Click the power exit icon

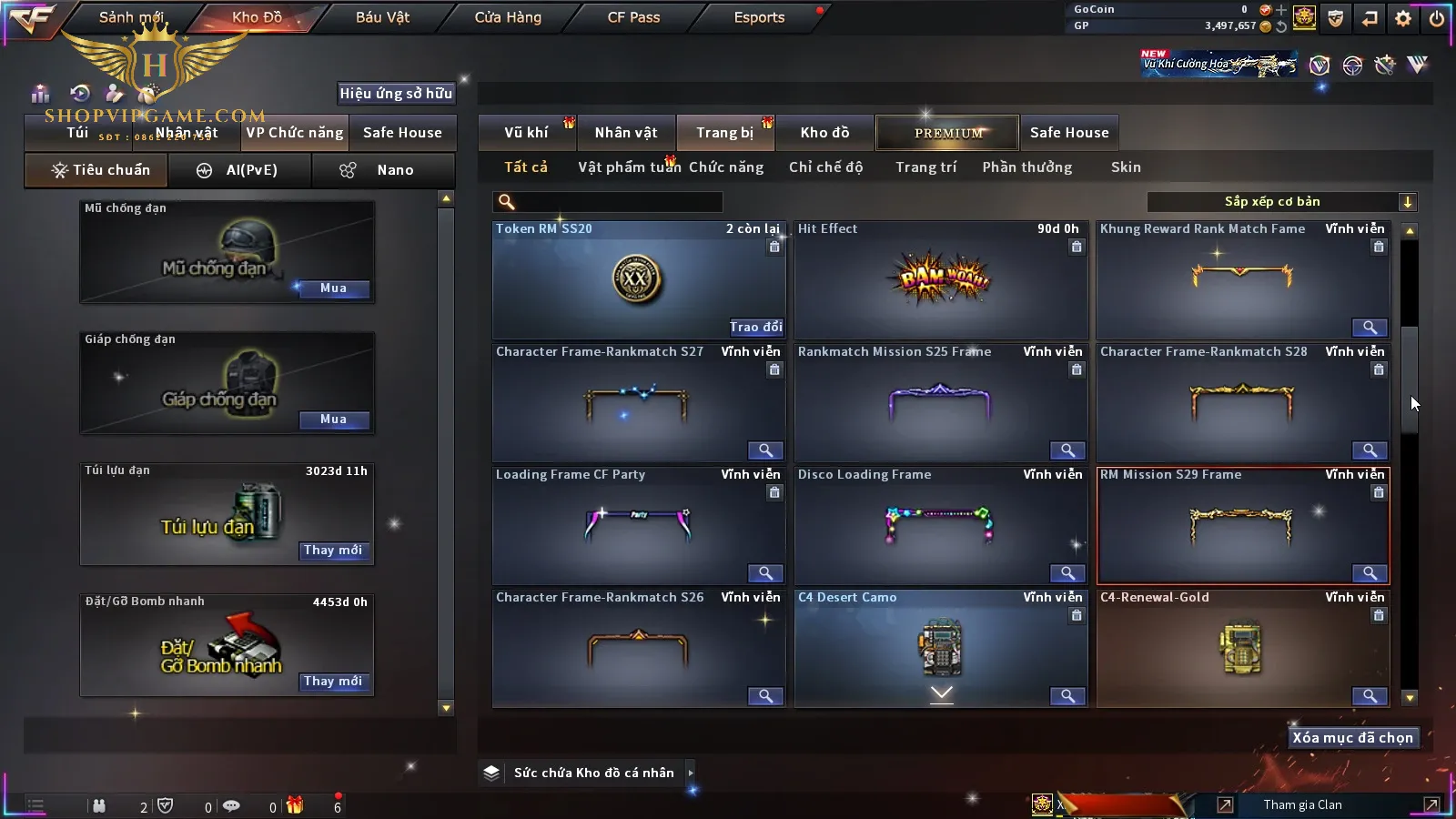point(1437,18)
